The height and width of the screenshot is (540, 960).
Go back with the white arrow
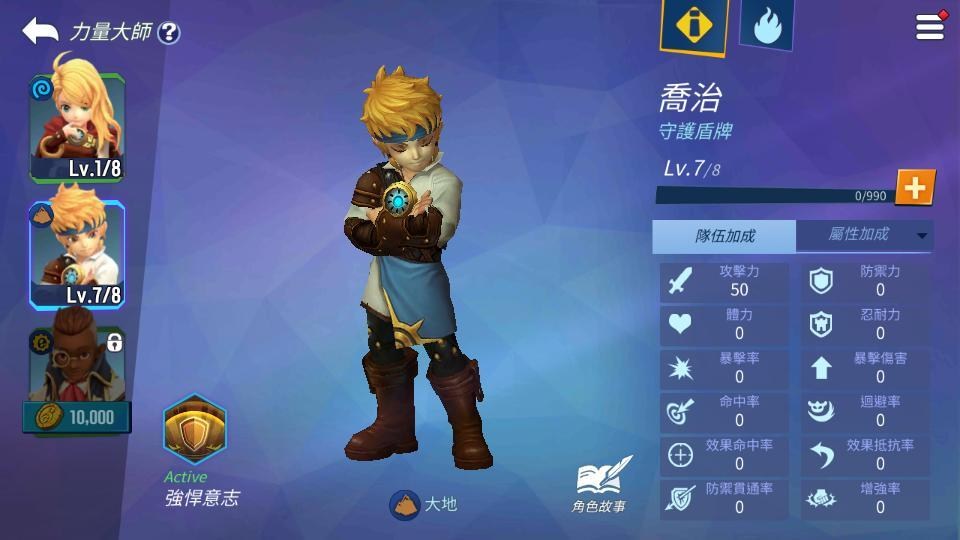[x=40, y=31]
